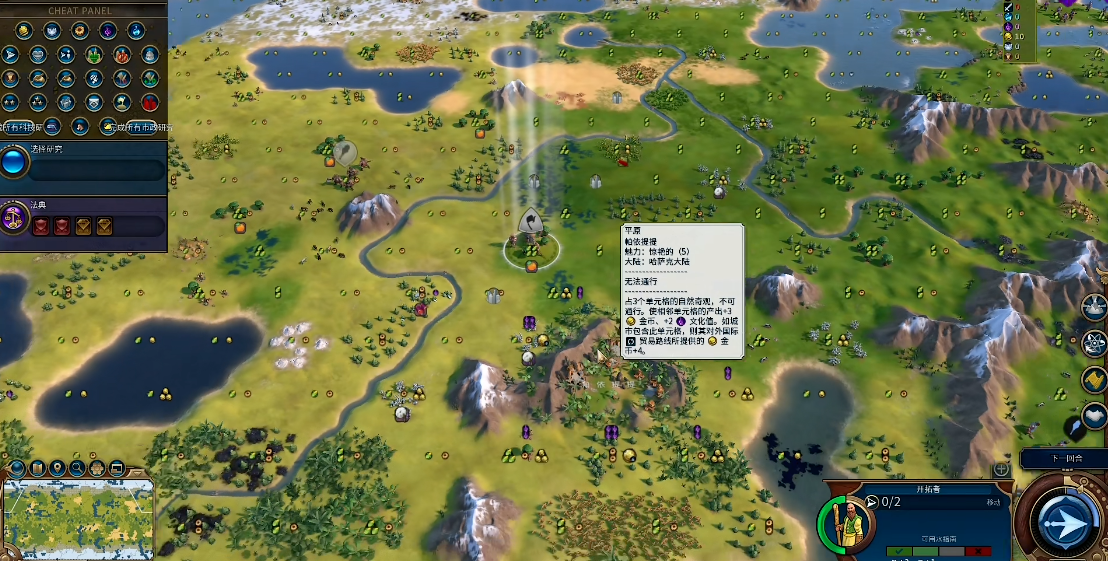Open the yellow scroll notification

(x=1094, y=381)
